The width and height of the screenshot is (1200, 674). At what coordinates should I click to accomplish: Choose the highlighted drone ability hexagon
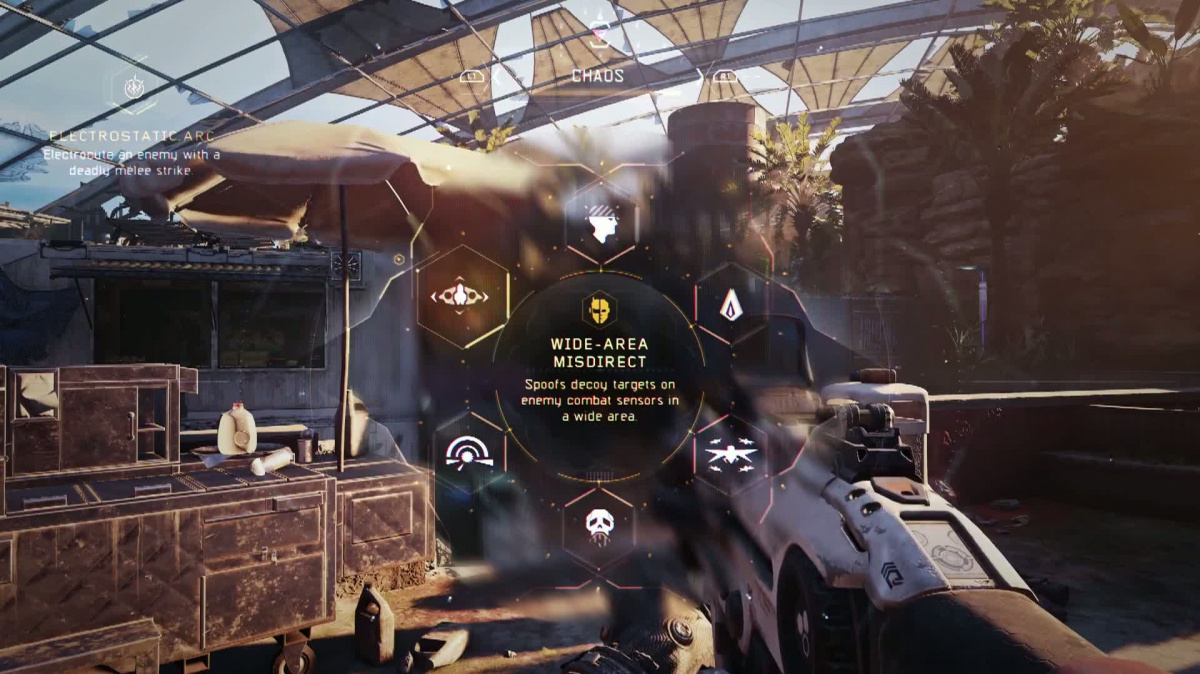pos(461,296)
